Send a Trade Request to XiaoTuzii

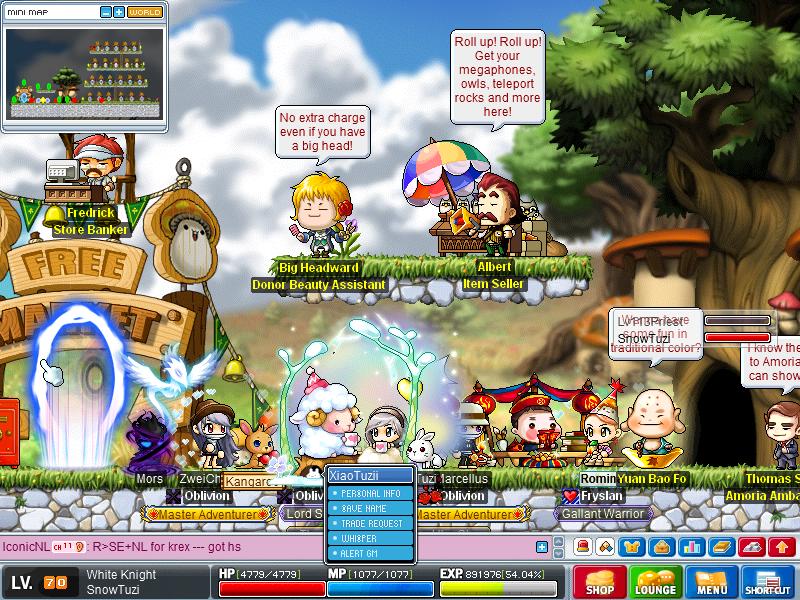(x=371, y=523)
